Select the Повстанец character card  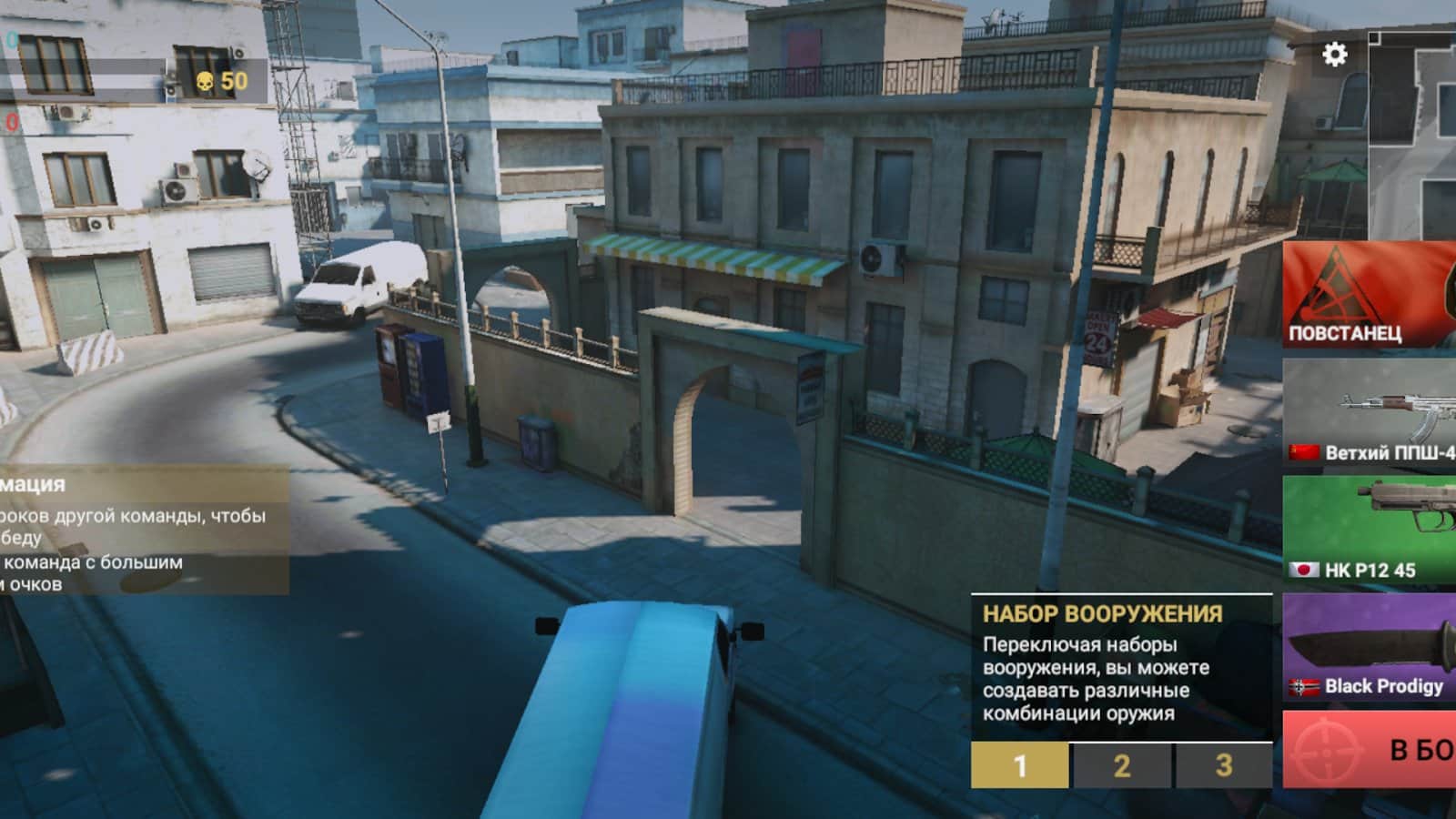coord(1370,295)
